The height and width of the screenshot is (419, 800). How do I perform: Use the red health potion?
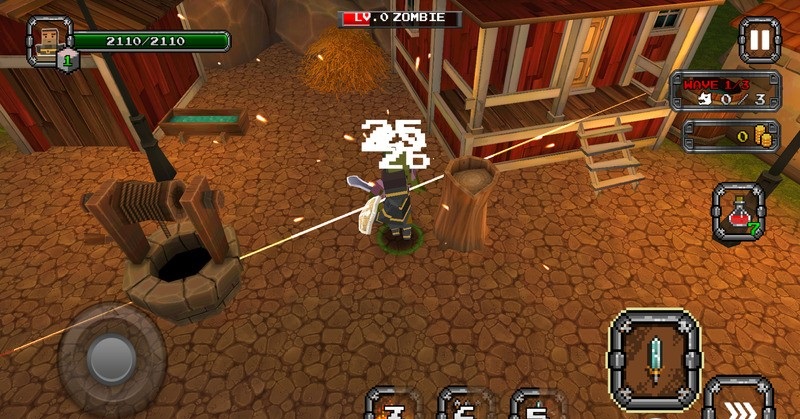click(x=739, y=212)
